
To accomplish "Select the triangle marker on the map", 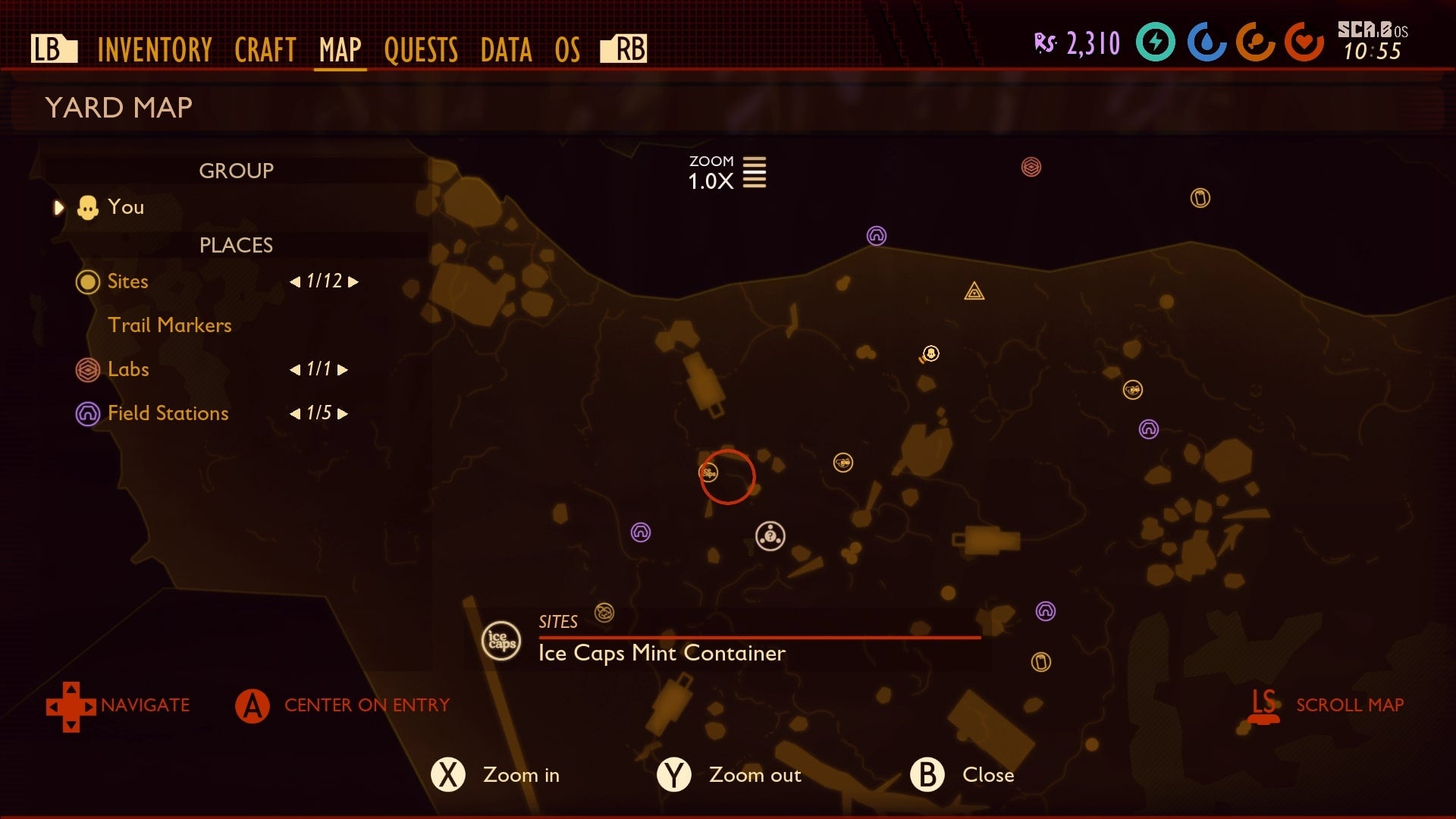I will [974, 291].
